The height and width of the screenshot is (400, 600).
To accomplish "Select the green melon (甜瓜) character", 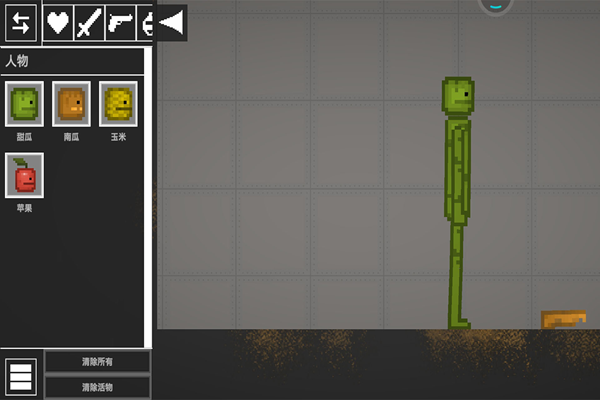I will [24, 103].
